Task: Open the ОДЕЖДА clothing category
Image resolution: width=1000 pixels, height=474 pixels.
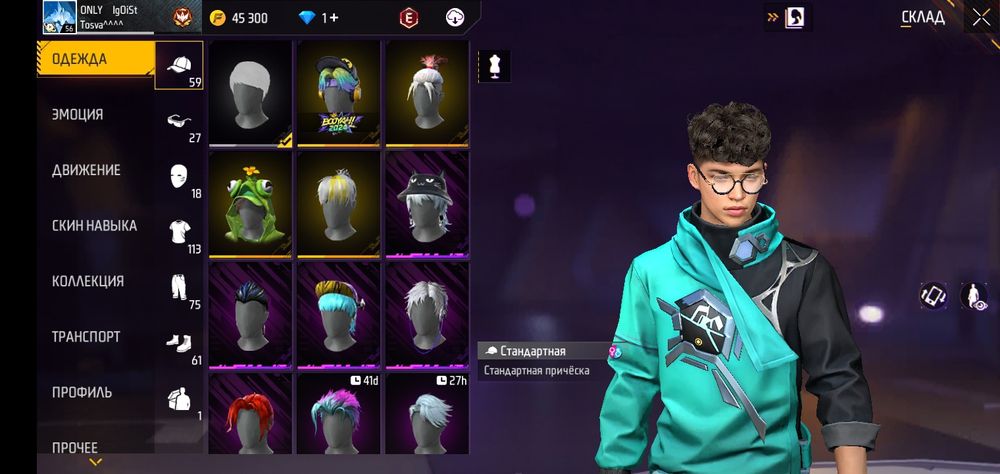Action: pyautogui.click(x=80, y=59)
